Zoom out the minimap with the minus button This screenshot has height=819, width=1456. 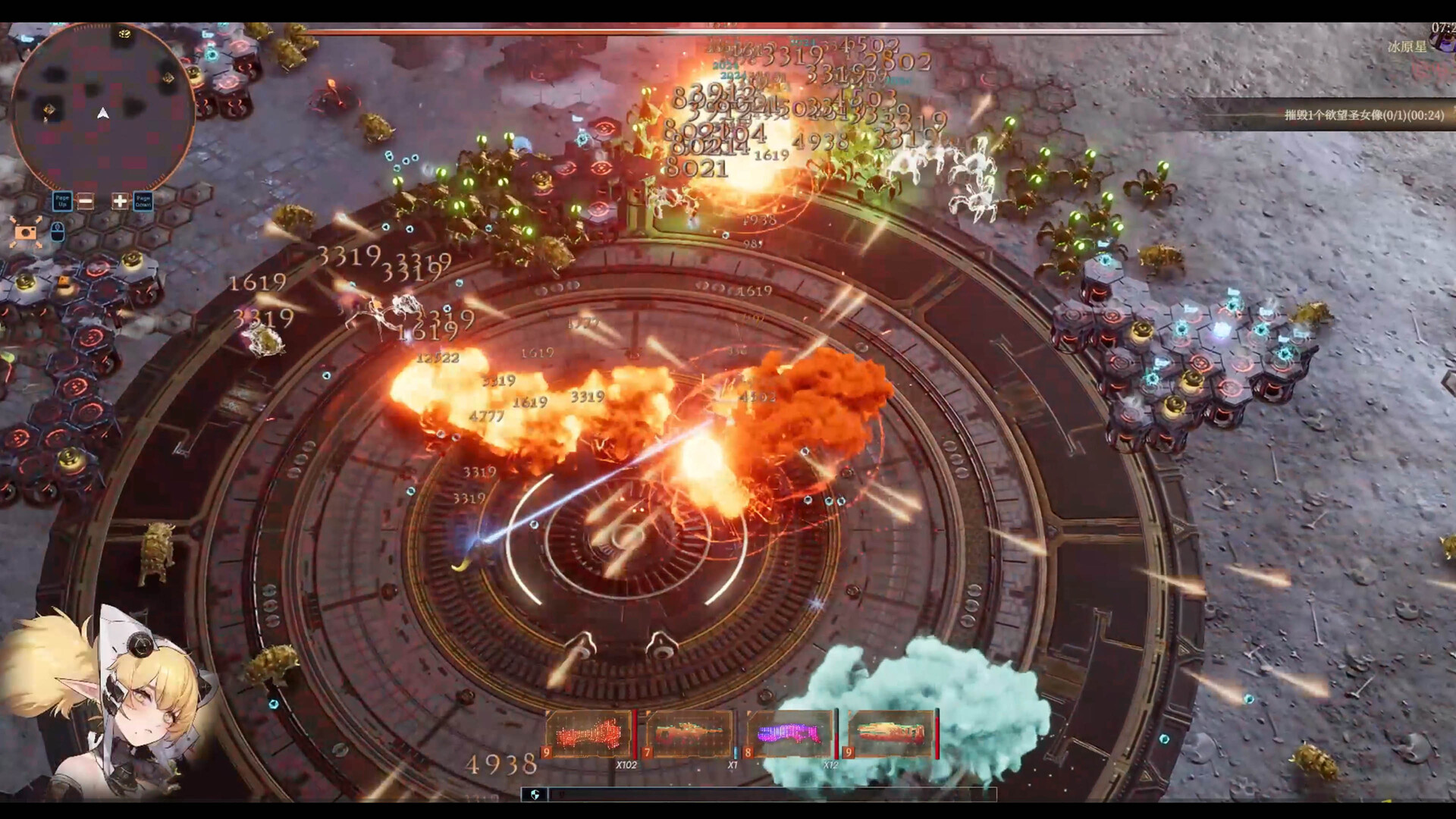click(x=86, y=200)
